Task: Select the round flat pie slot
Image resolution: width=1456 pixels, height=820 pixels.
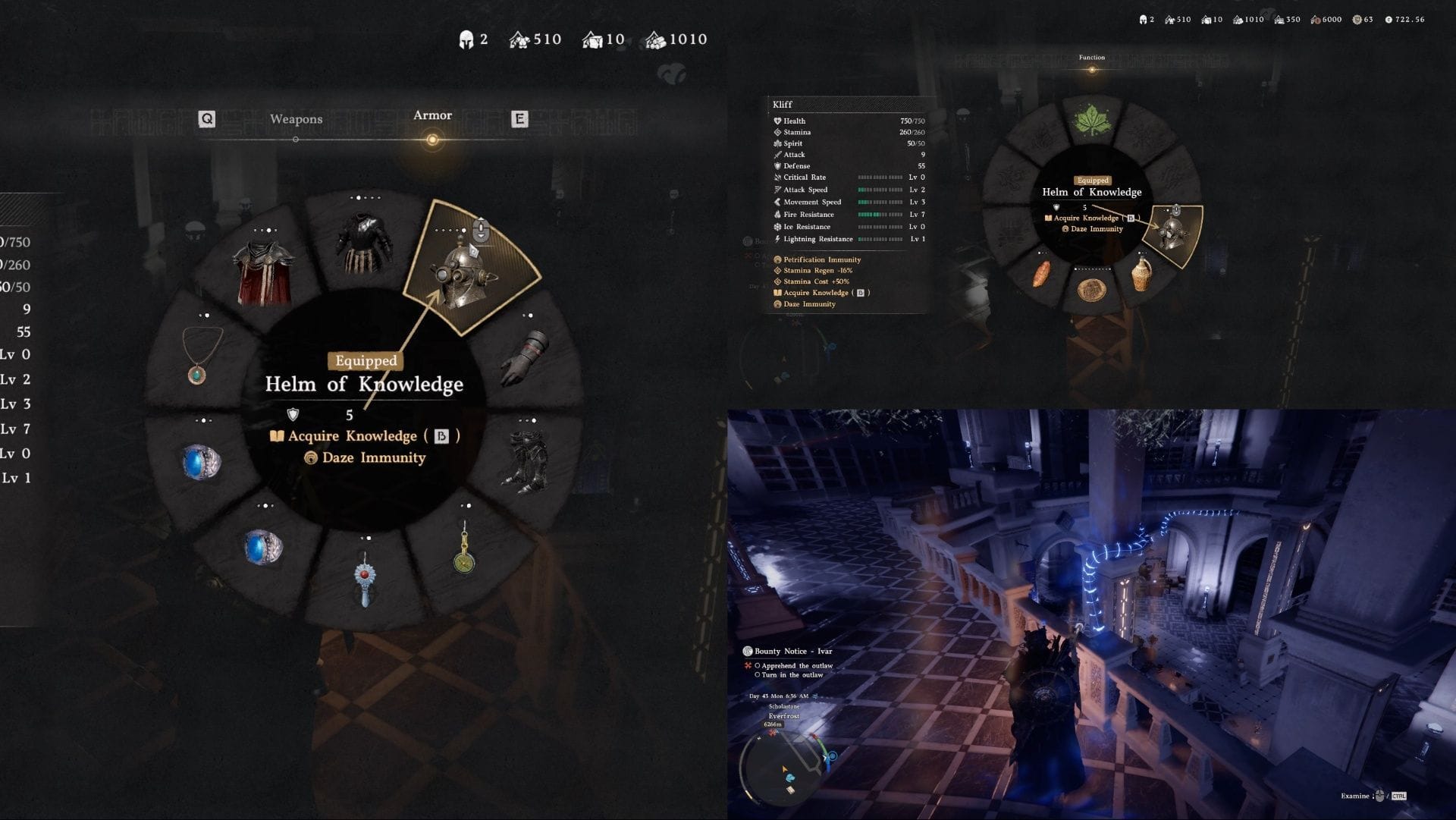Action: click(x=1092, y=289)
